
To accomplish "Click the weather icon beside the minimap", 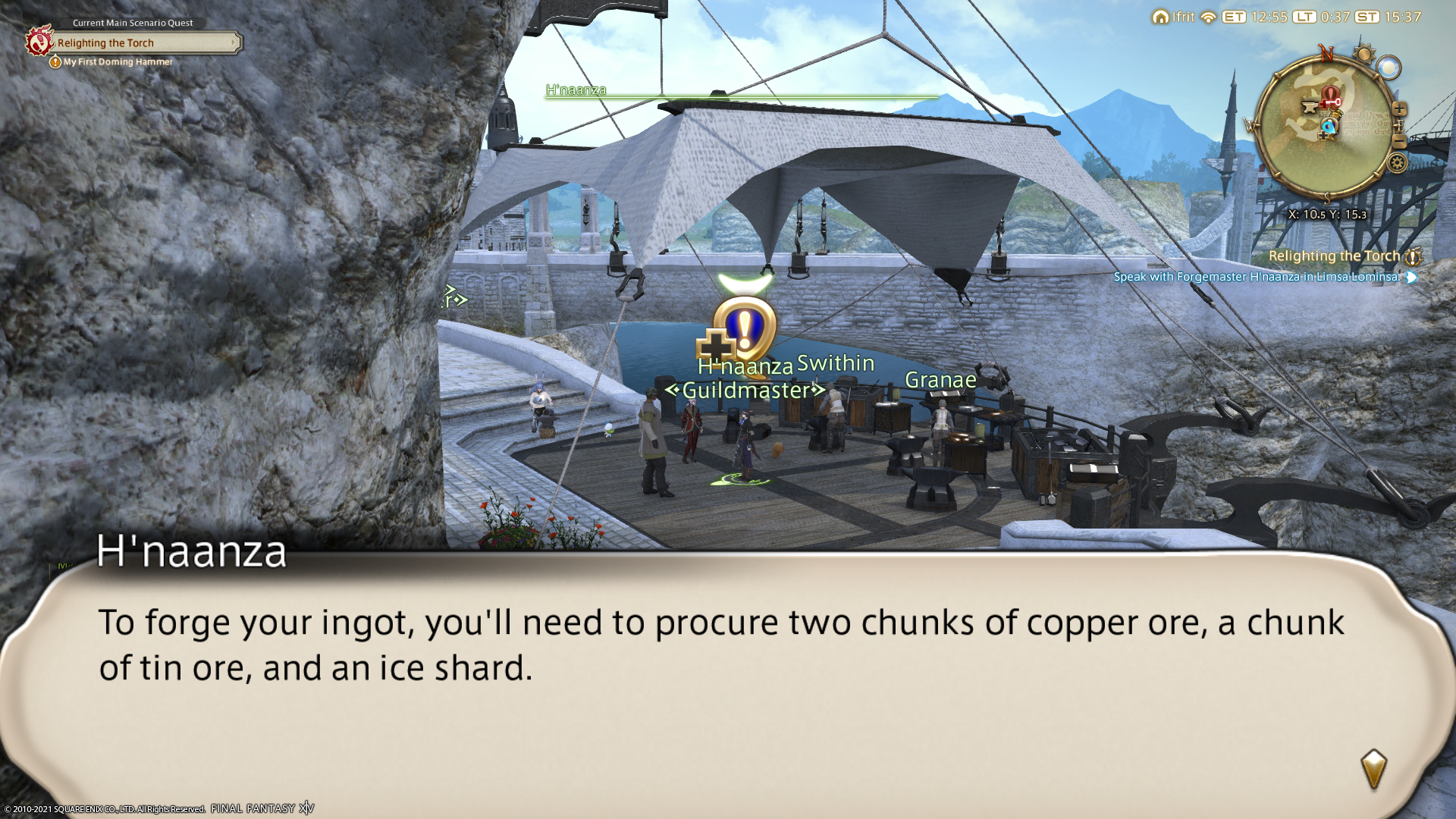I will pyautogui.click(x=1389, y=68).
